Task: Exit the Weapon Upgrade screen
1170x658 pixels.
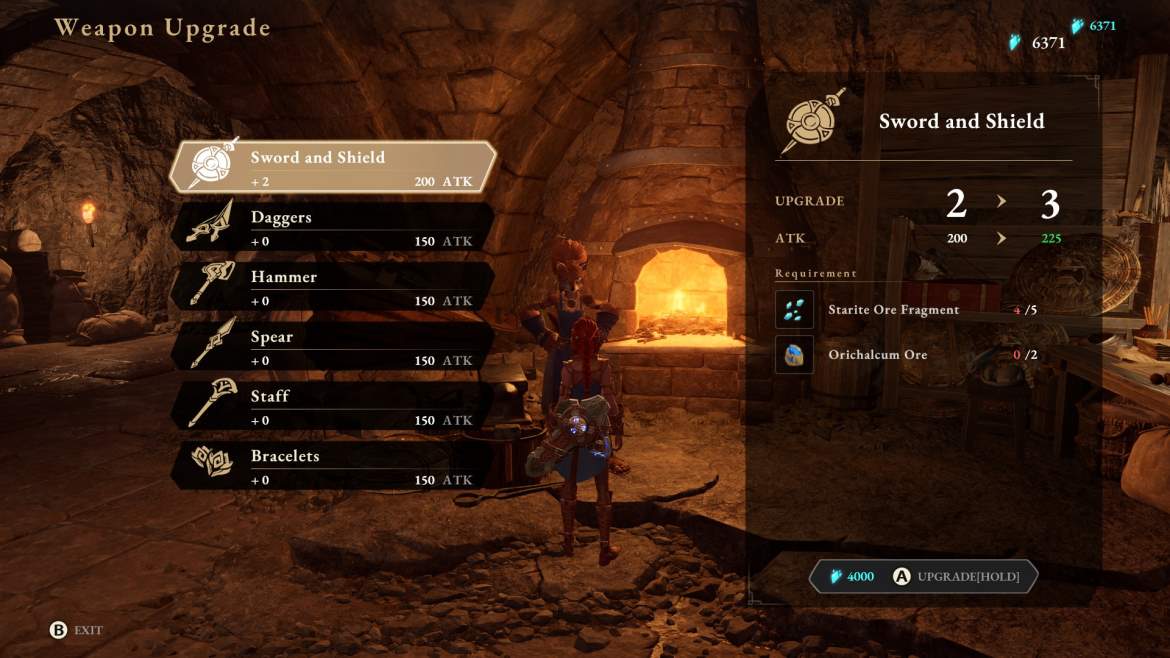Action: pyautogui.click(x=76, y=630)
